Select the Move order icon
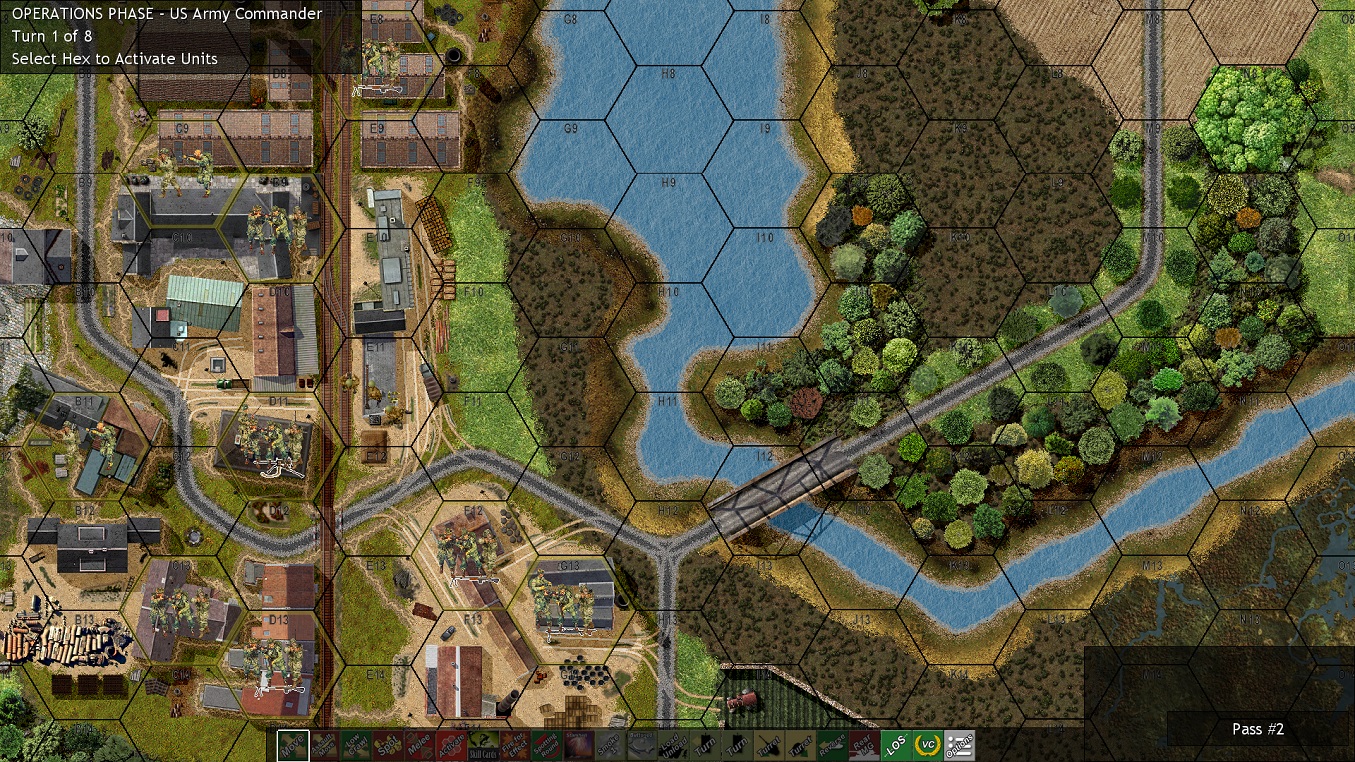The height and width of the screenshot is (762, 1355). (293, 742)
